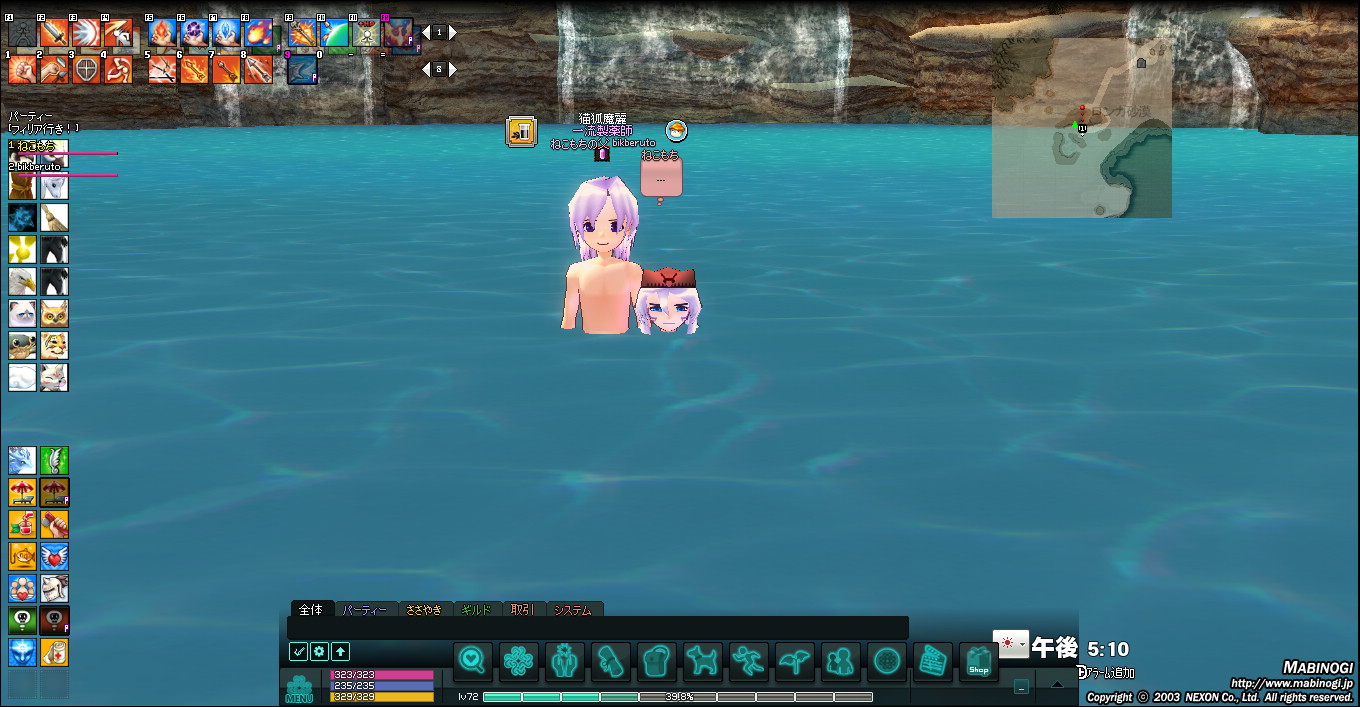
Task: Open the Shop button
Action: coord(978,662)
